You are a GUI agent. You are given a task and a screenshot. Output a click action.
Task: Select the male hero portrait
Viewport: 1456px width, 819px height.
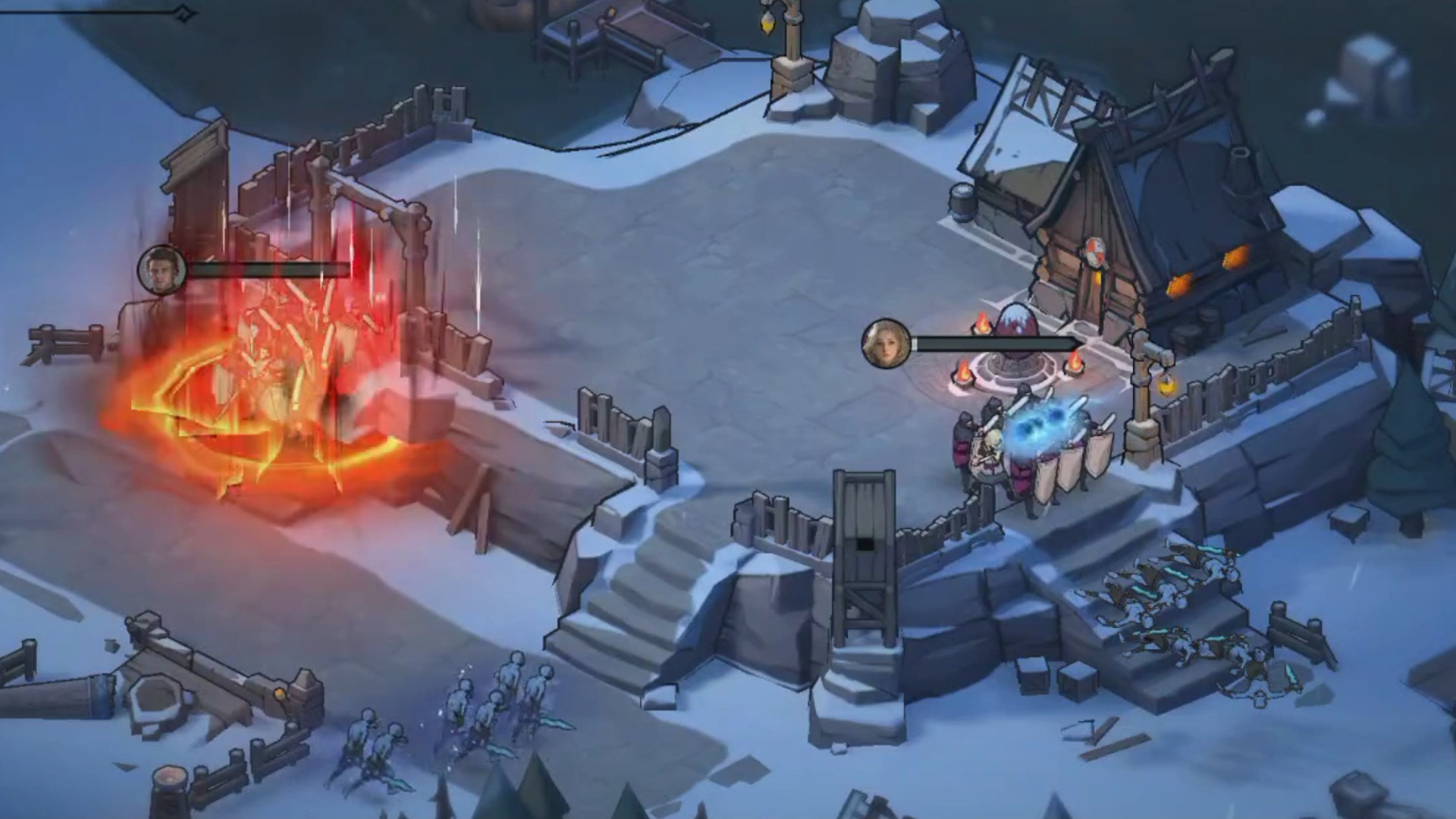[x=162, y=269]
